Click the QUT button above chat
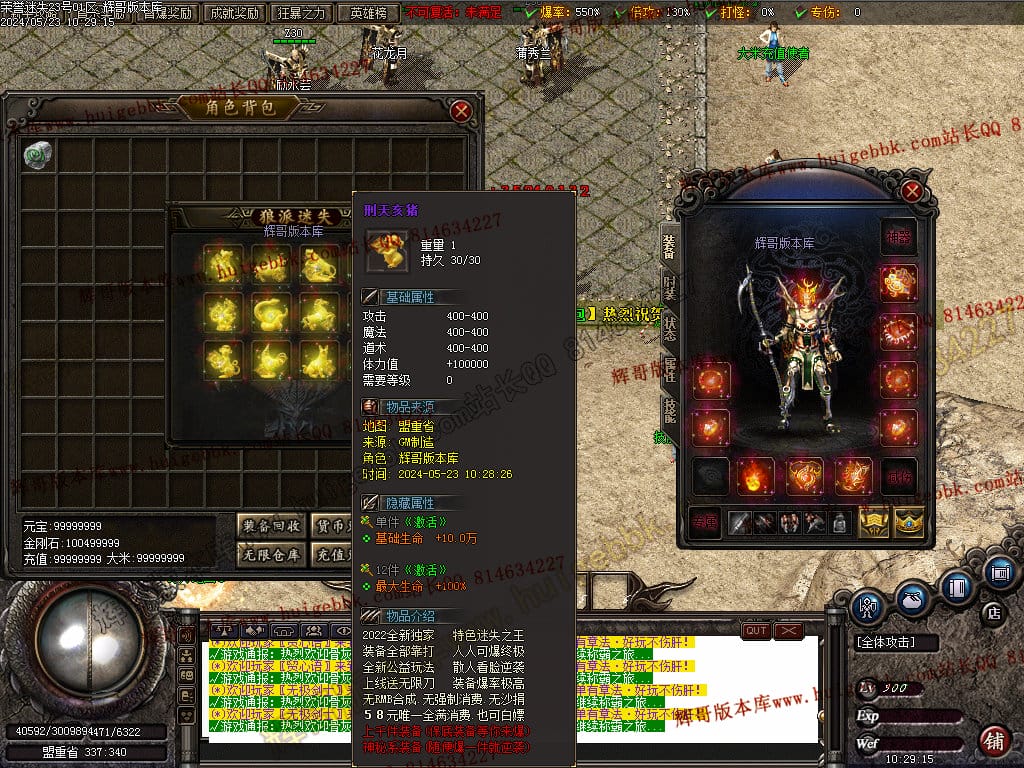 click(756, 630)
